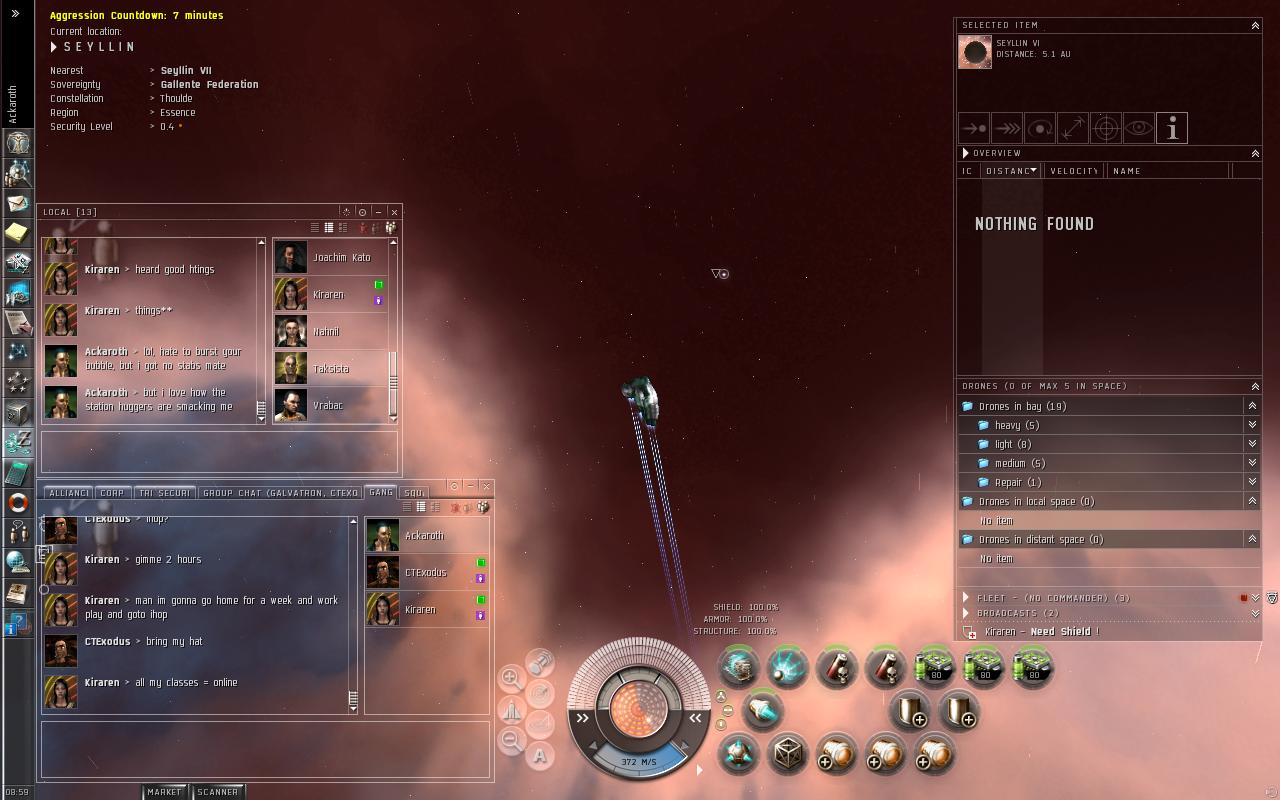1280x800 pixels.
Task: Select Joachim Kato in local member list
Action: (341, 258)
